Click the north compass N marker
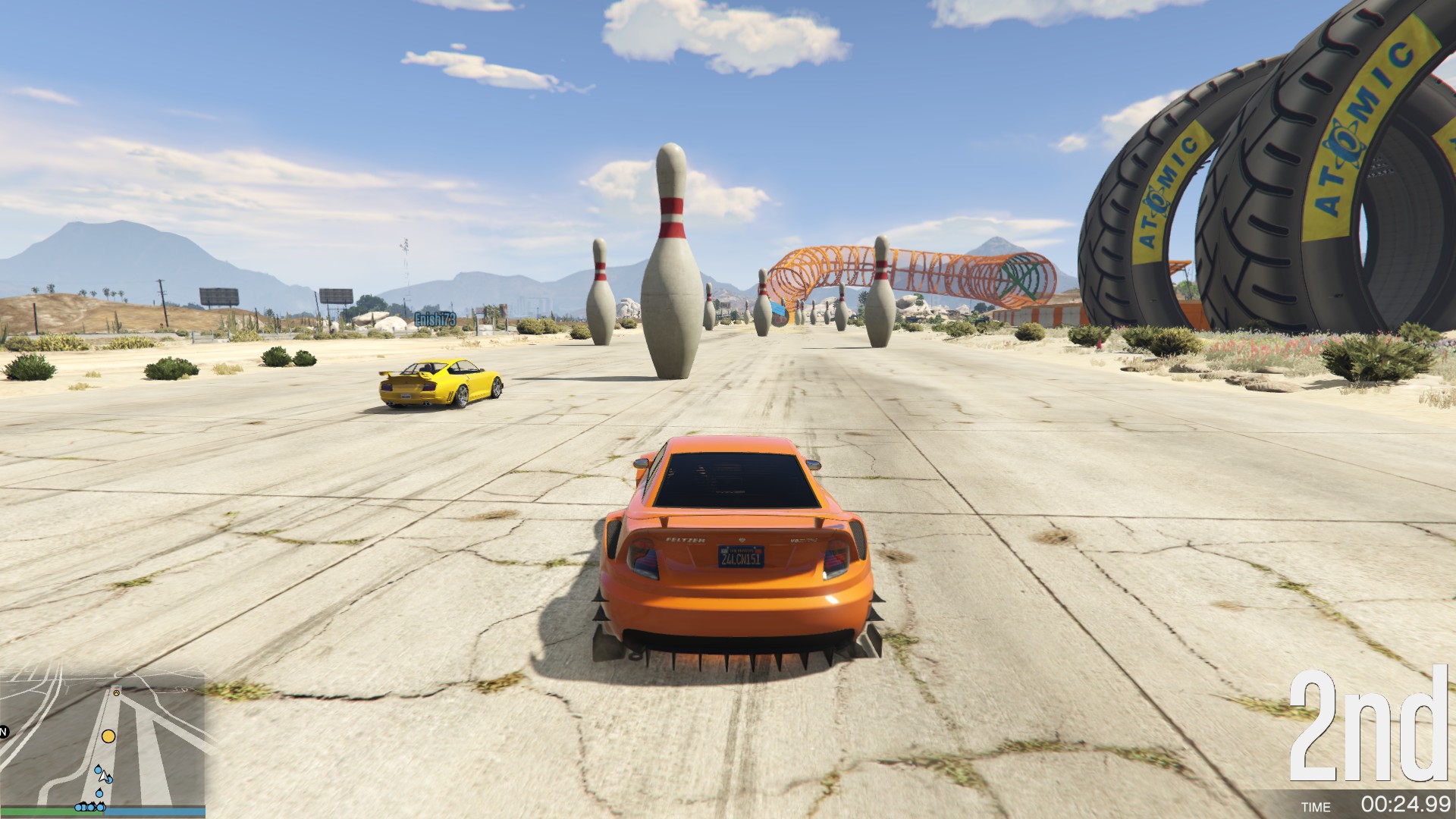The height and width of the screenshot is (819, 1456). coord(3,732)
